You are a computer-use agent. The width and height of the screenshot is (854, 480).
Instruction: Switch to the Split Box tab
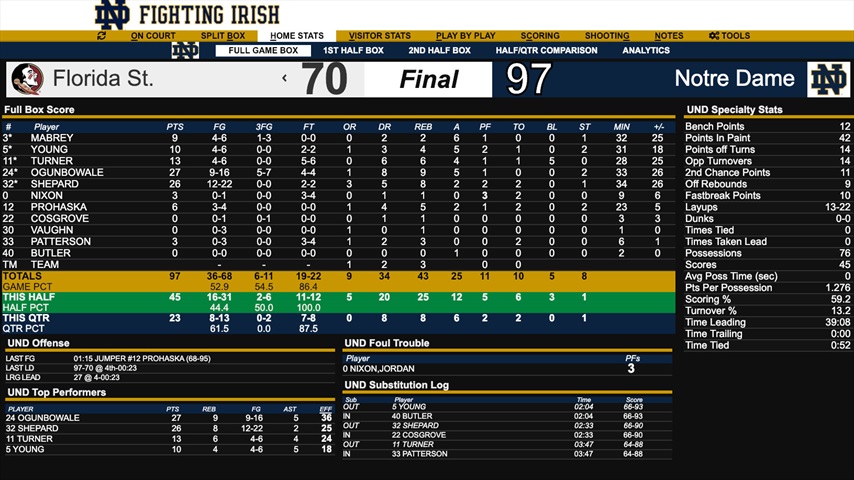[x=222, y=36]
